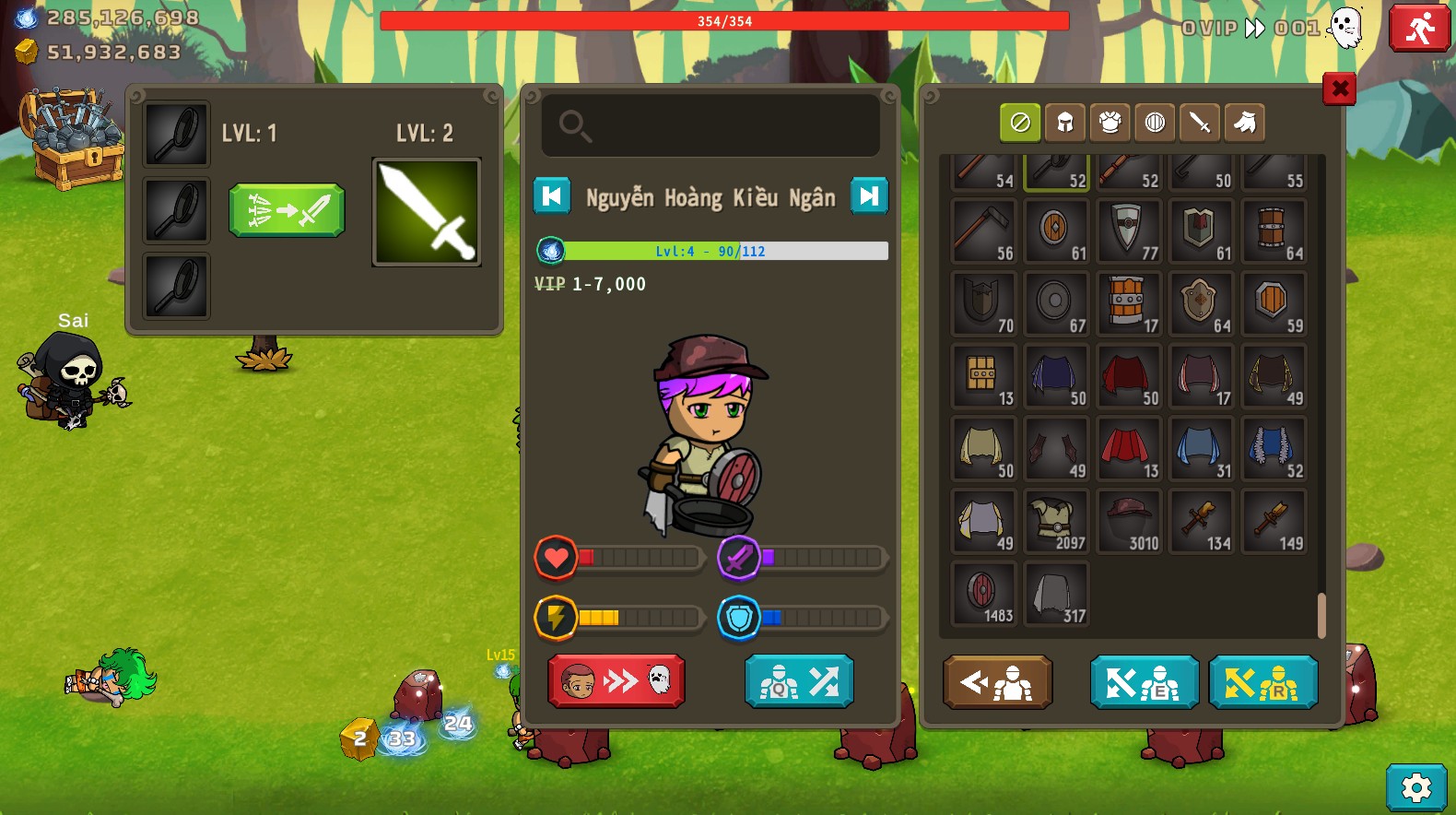The width and height of the screenshot is (1456, 815).
Task: Click the character search field
Action: click(x=710, y=125)
